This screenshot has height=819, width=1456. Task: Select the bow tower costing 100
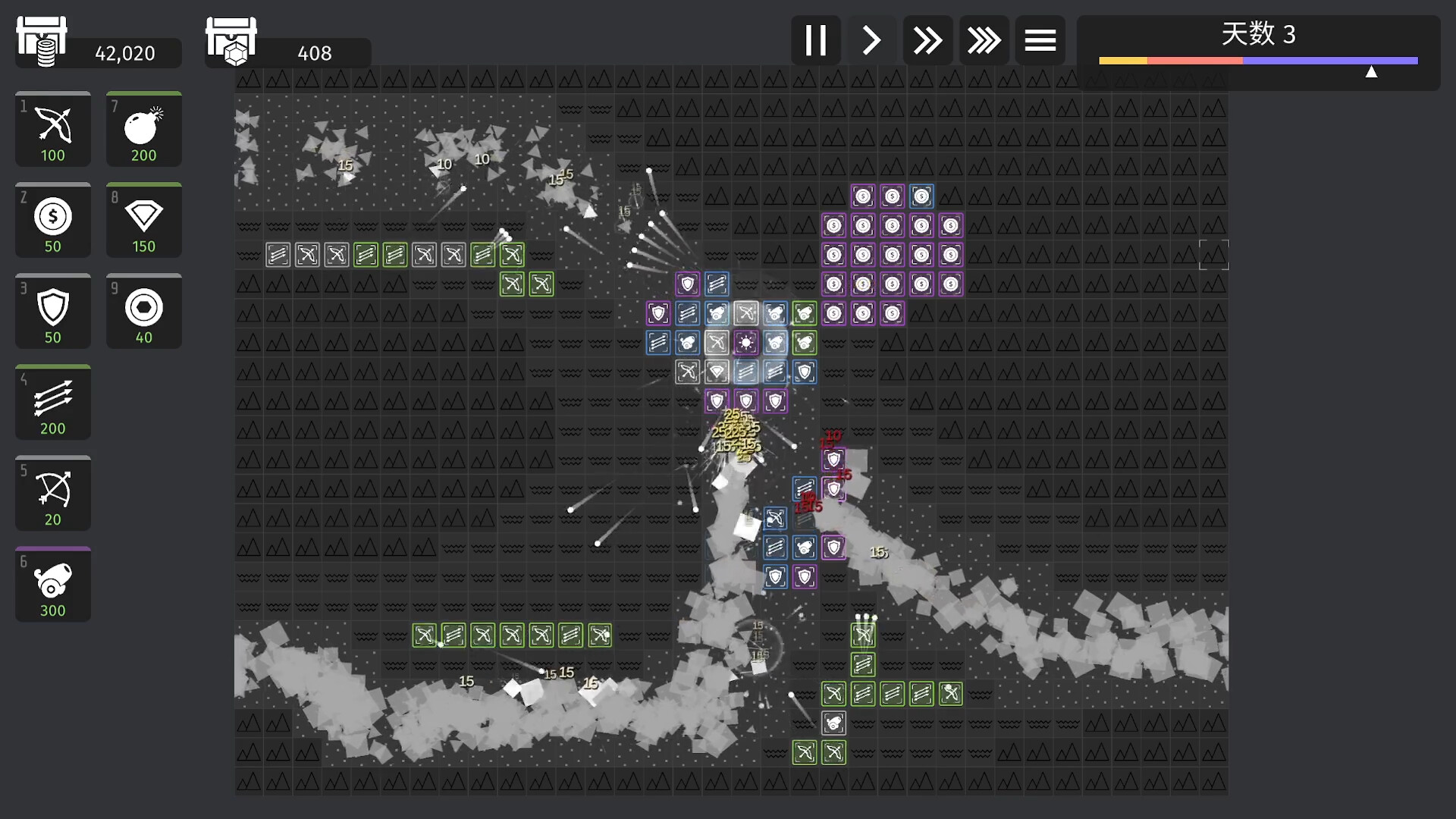click(x=52, y=129)
